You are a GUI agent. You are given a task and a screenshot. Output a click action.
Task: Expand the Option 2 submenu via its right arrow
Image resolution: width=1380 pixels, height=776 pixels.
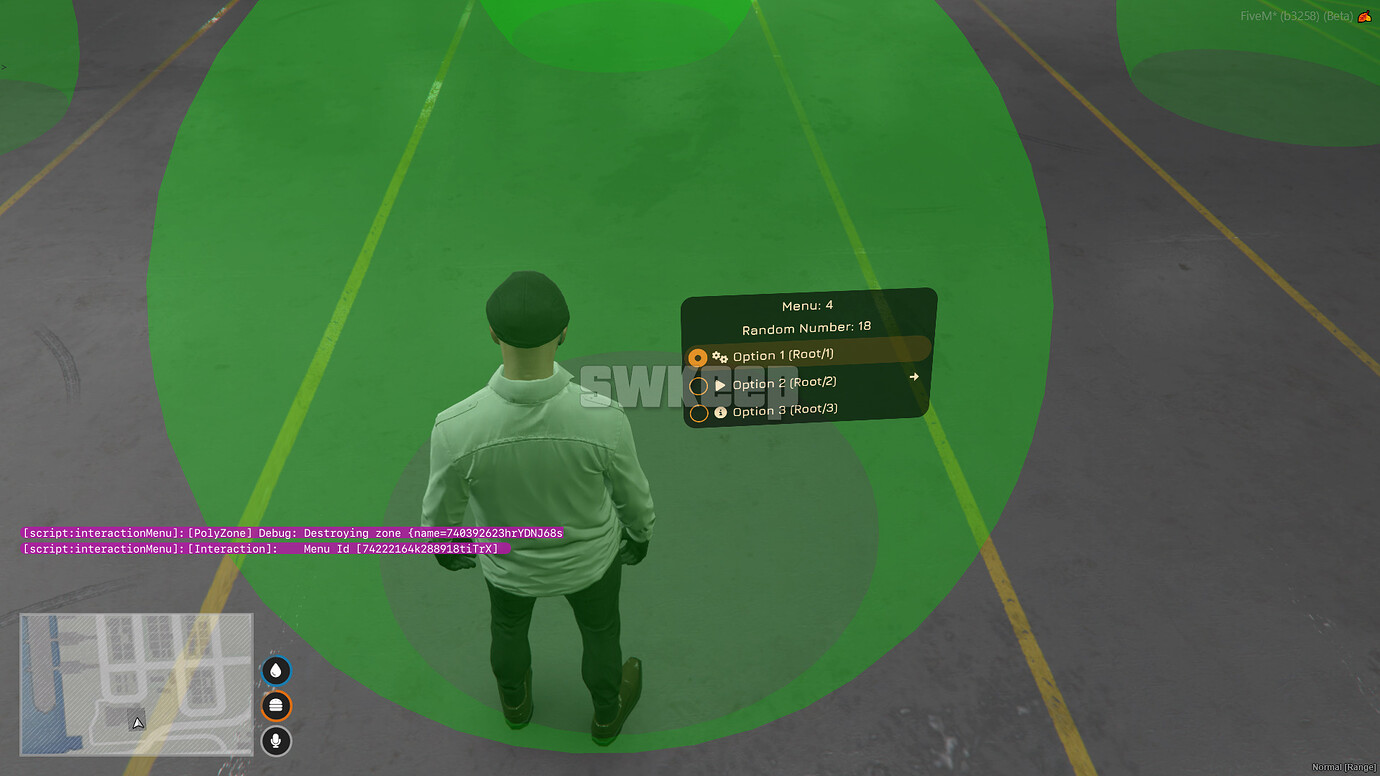[x=913, y=377]
